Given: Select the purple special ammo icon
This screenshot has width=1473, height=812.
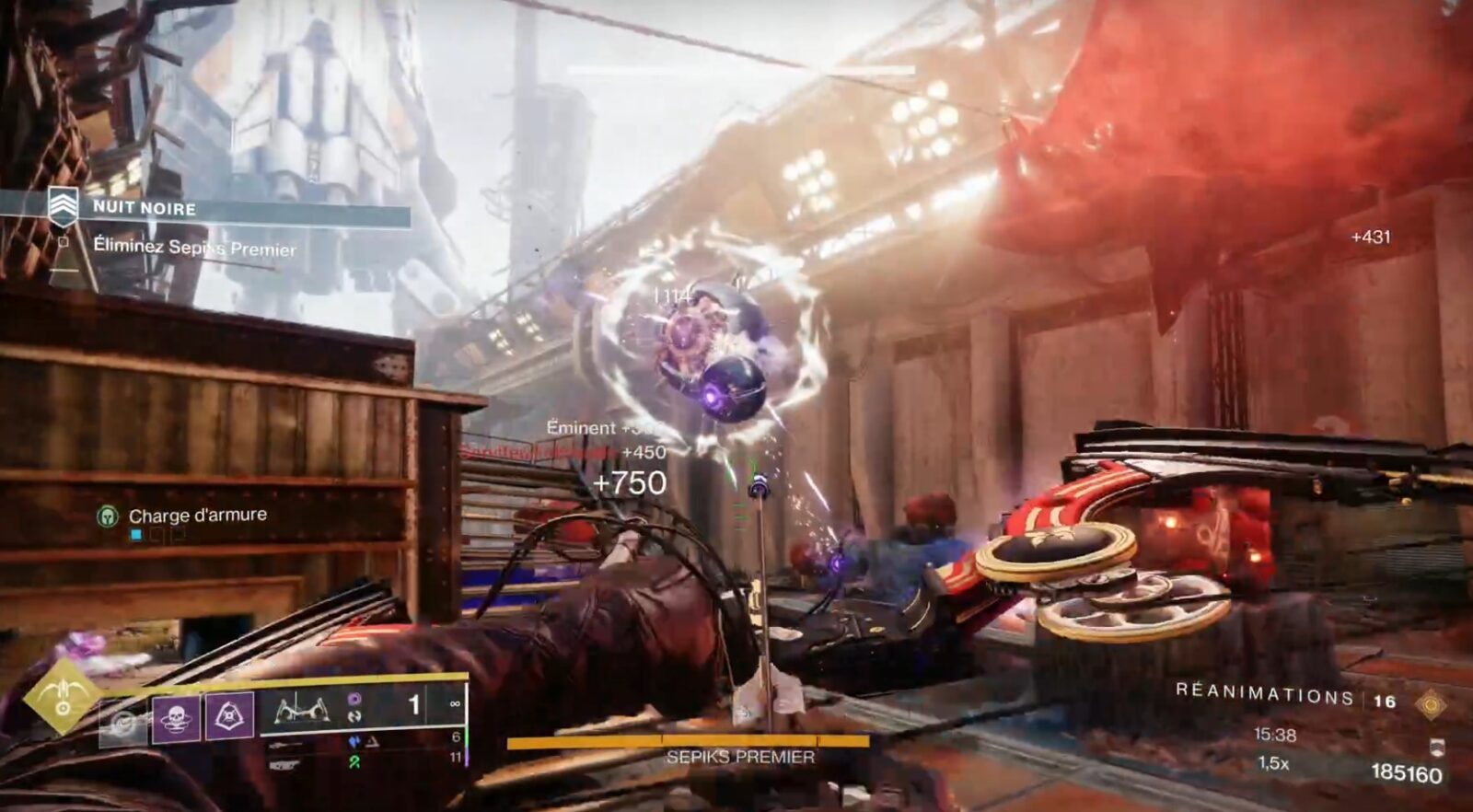Looking at the screenshot, I should 355,699.
